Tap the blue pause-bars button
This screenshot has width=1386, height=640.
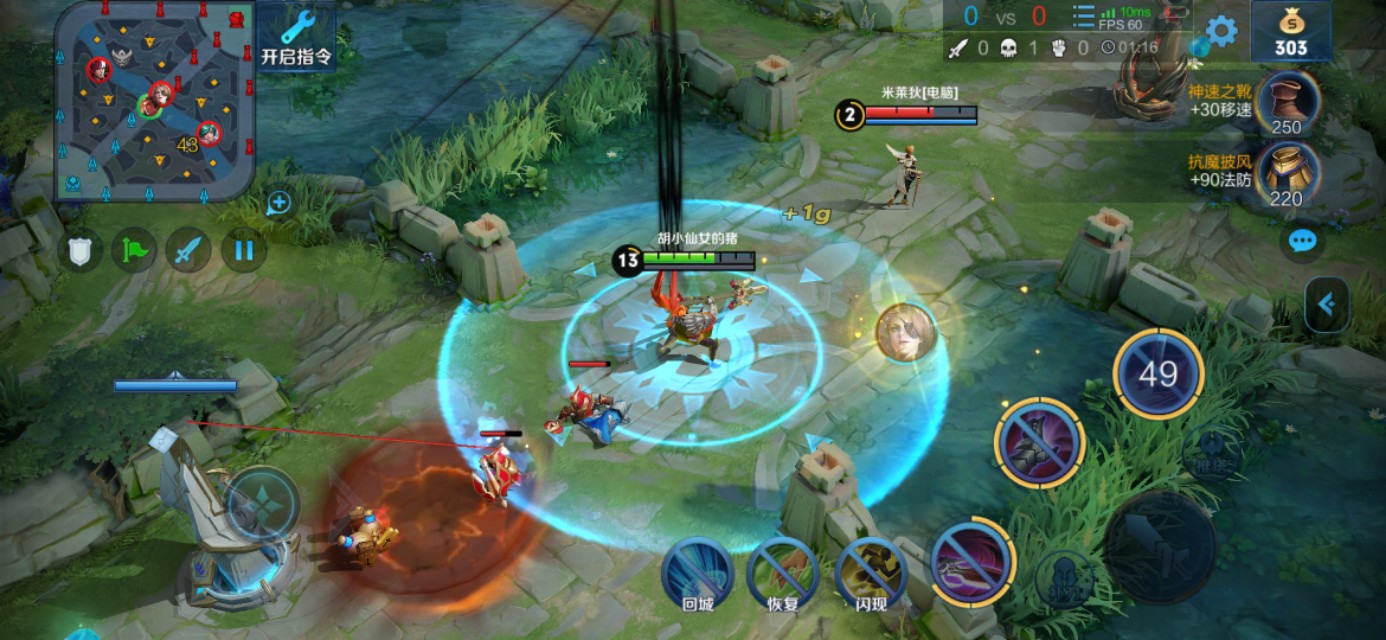[243, 250]
